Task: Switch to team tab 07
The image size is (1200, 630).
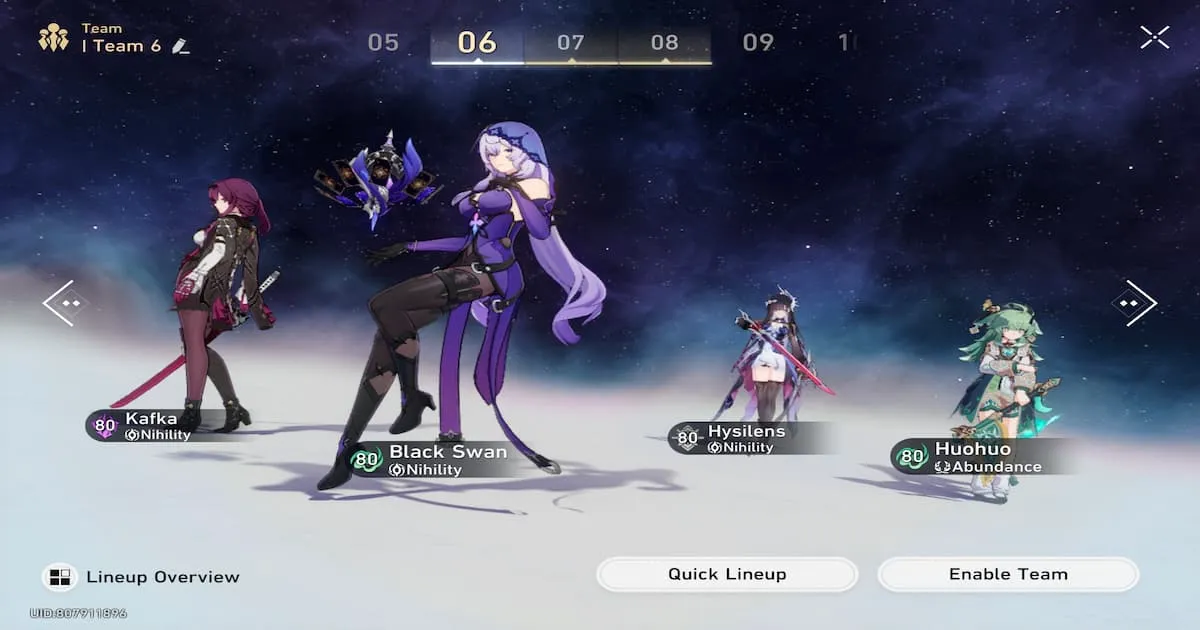Action: coord(570,43)
